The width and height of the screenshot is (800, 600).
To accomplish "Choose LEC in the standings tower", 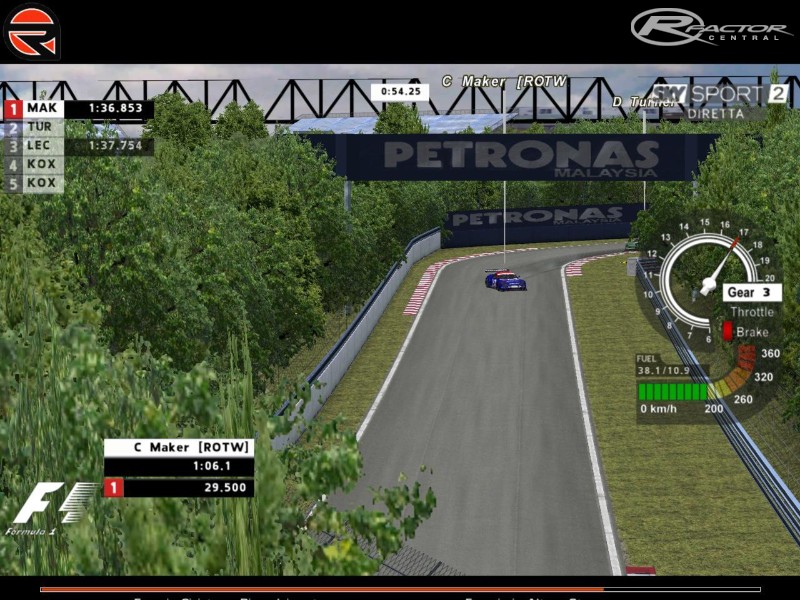I will (42, 146).
